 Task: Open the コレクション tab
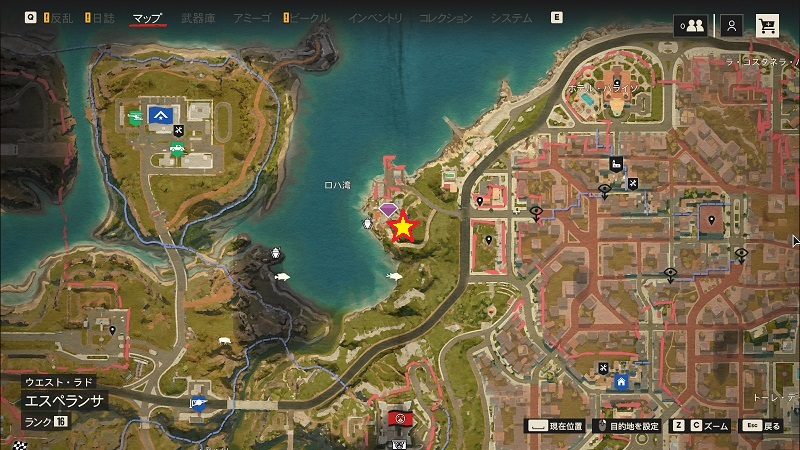click(x=446, y=19)
